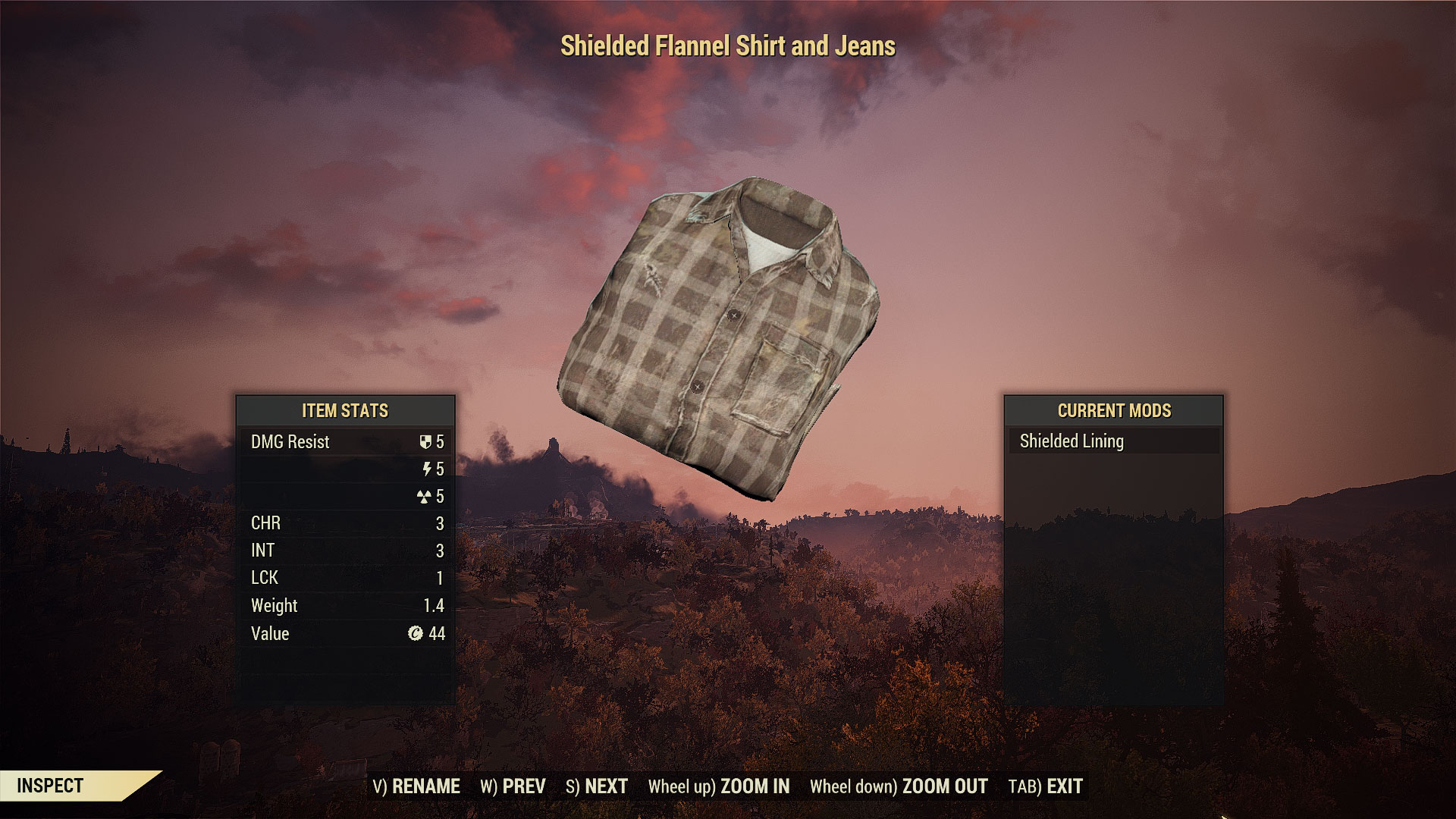Click ZOOM IN on the item view

tap(718, 786)
